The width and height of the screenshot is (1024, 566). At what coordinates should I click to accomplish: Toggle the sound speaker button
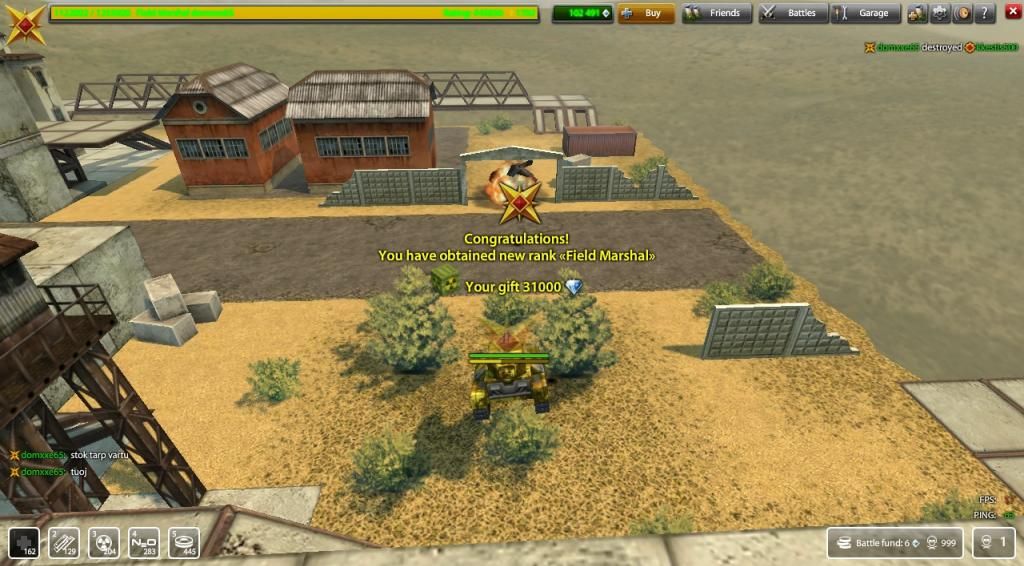point(963,13)
